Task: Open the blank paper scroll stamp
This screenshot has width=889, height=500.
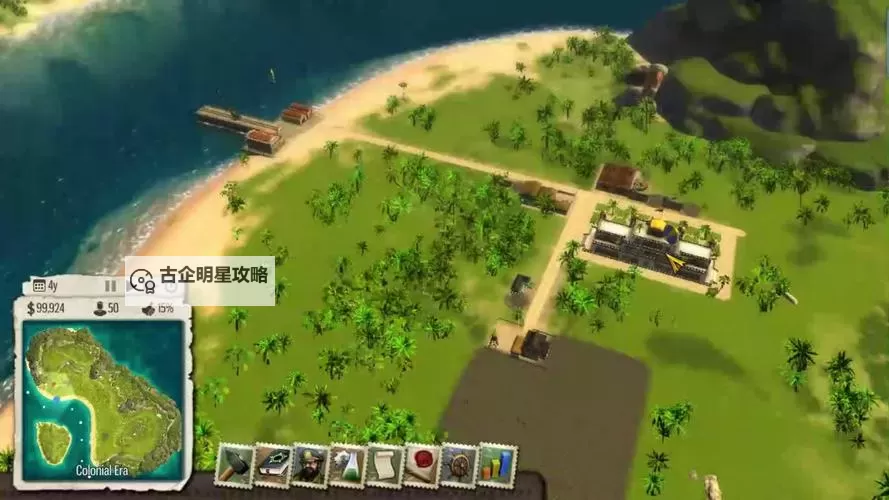Action: (385, 465)
